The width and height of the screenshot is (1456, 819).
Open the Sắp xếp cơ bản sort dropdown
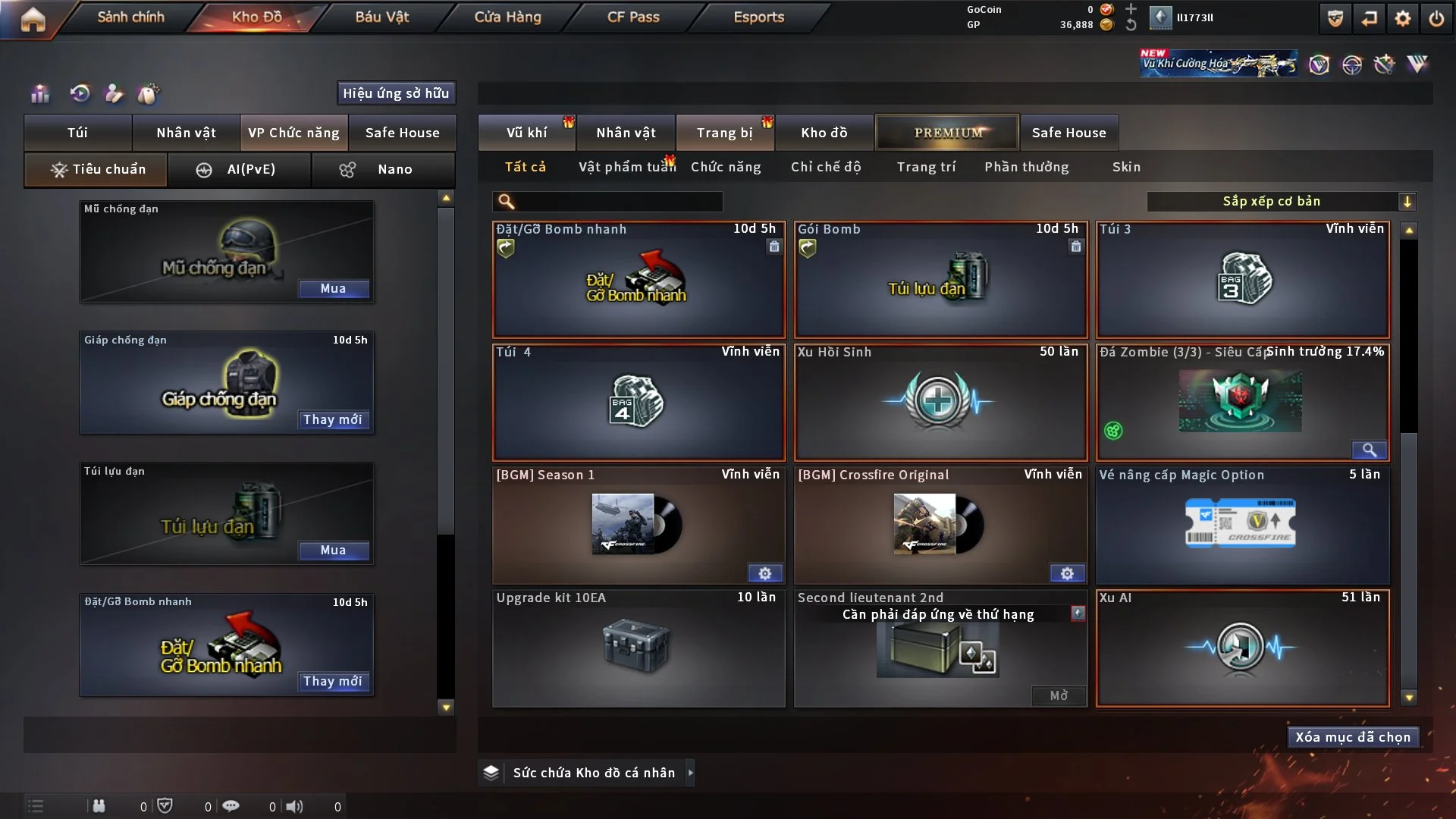(1281, 202)
